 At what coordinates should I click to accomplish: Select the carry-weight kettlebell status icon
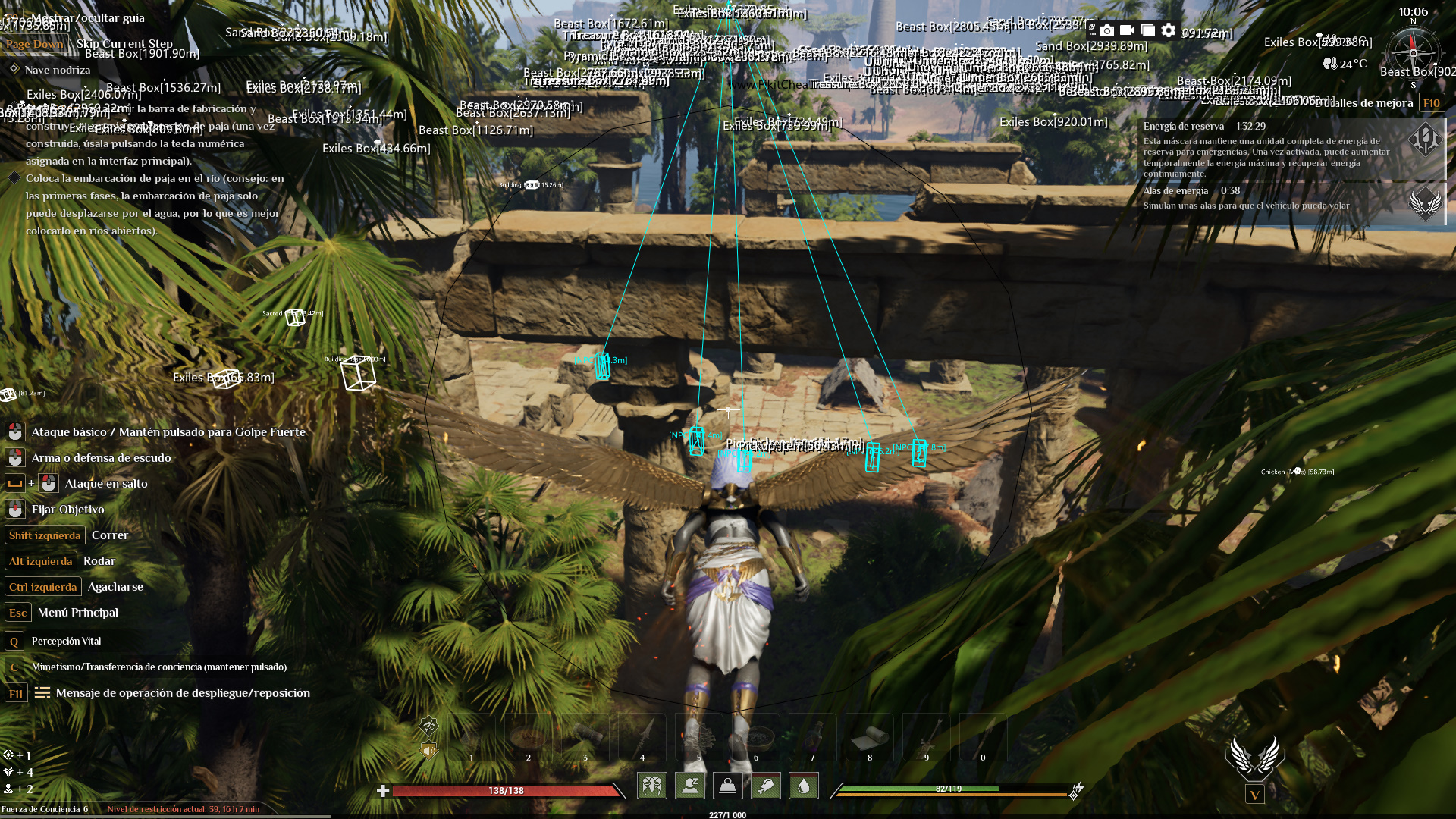(x=727, y=786)
